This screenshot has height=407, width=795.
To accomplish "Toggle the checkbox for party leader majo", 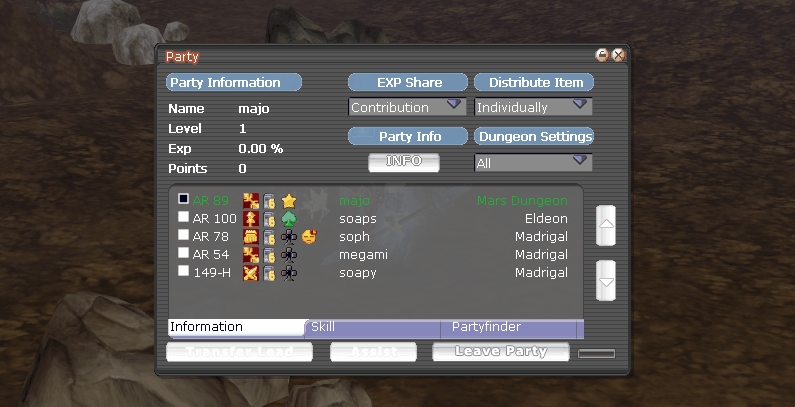I will [183, 200].
